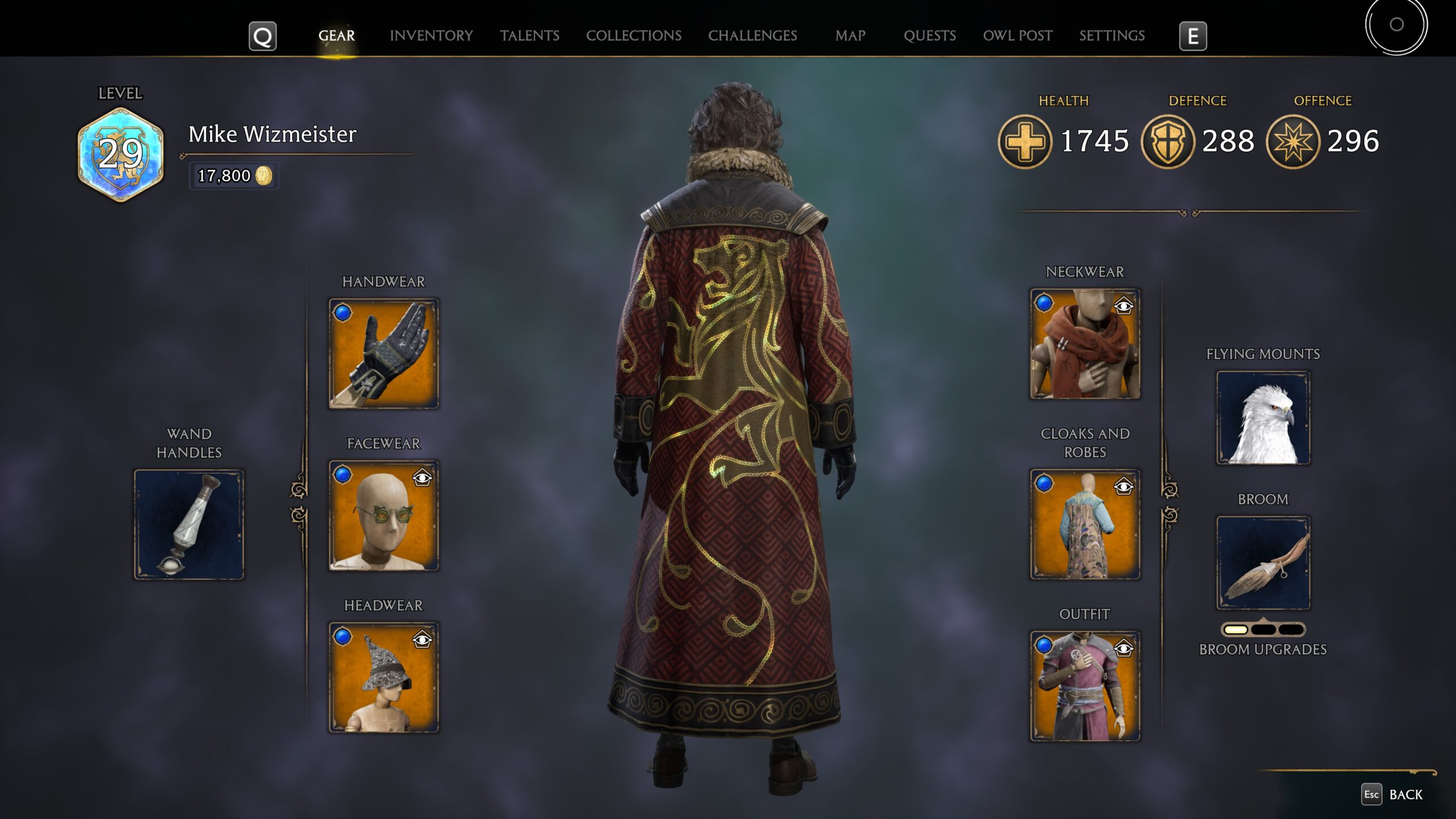Switch to the Inventory tab

click(x=431, y=35)
